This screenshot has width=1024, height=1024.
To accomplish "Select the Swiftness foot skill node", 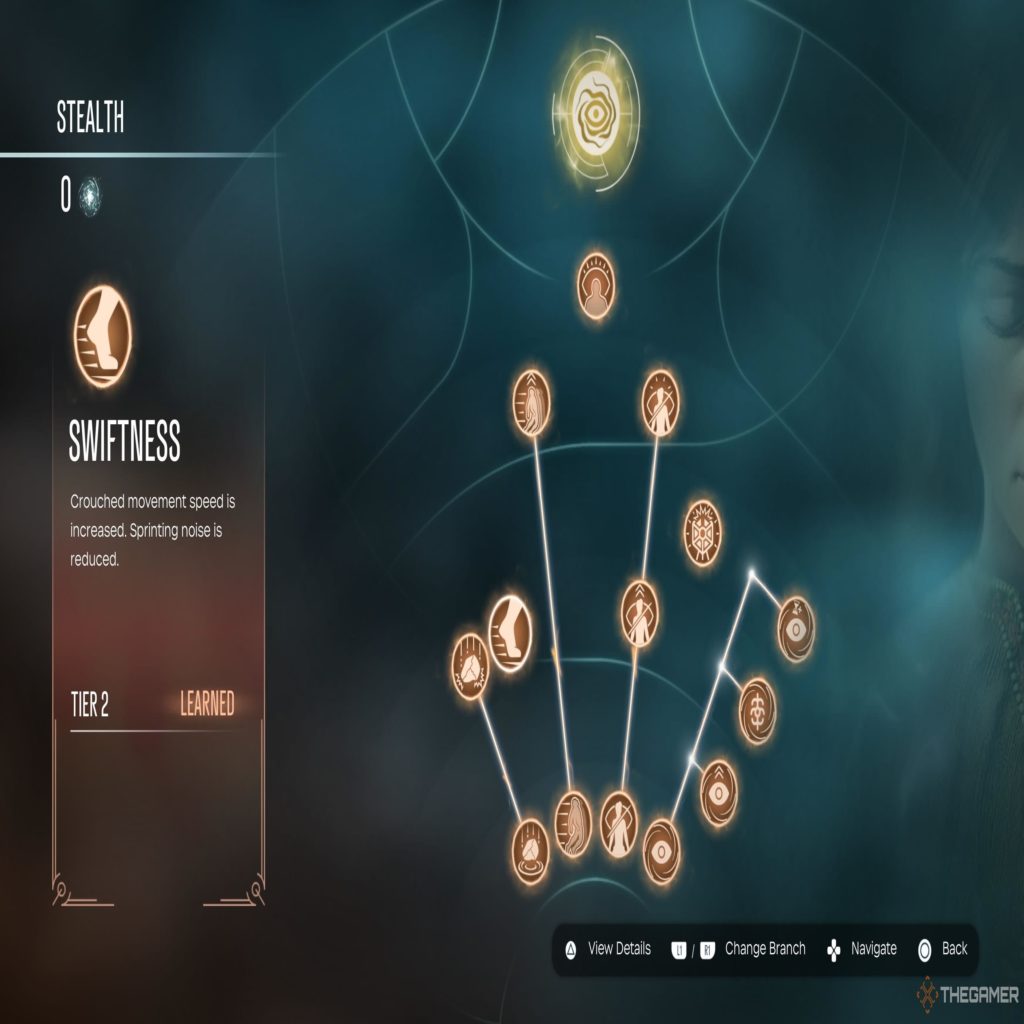I will (510, 634).
